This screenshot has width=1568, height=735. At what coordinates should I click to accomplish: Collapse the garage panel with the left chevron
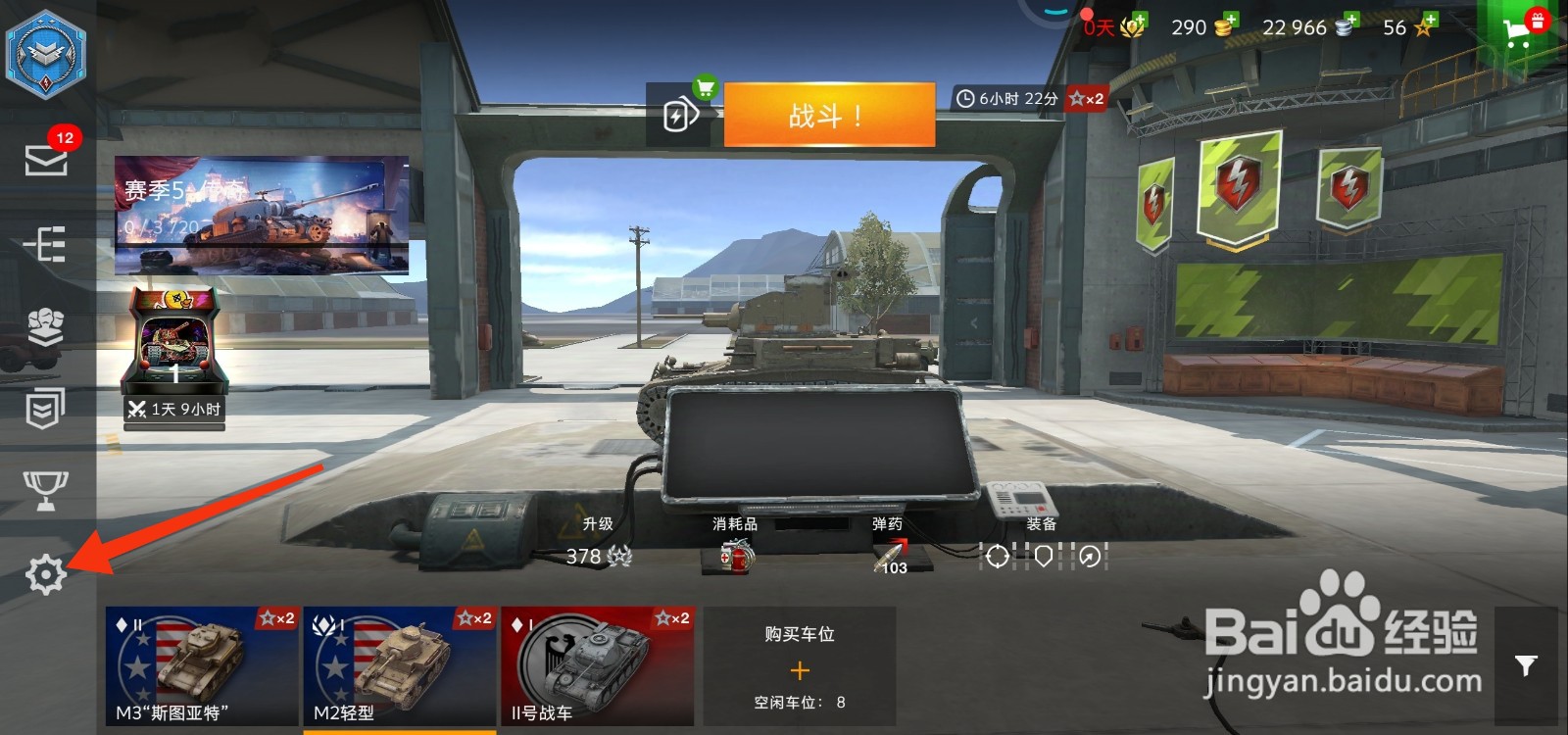972,321
